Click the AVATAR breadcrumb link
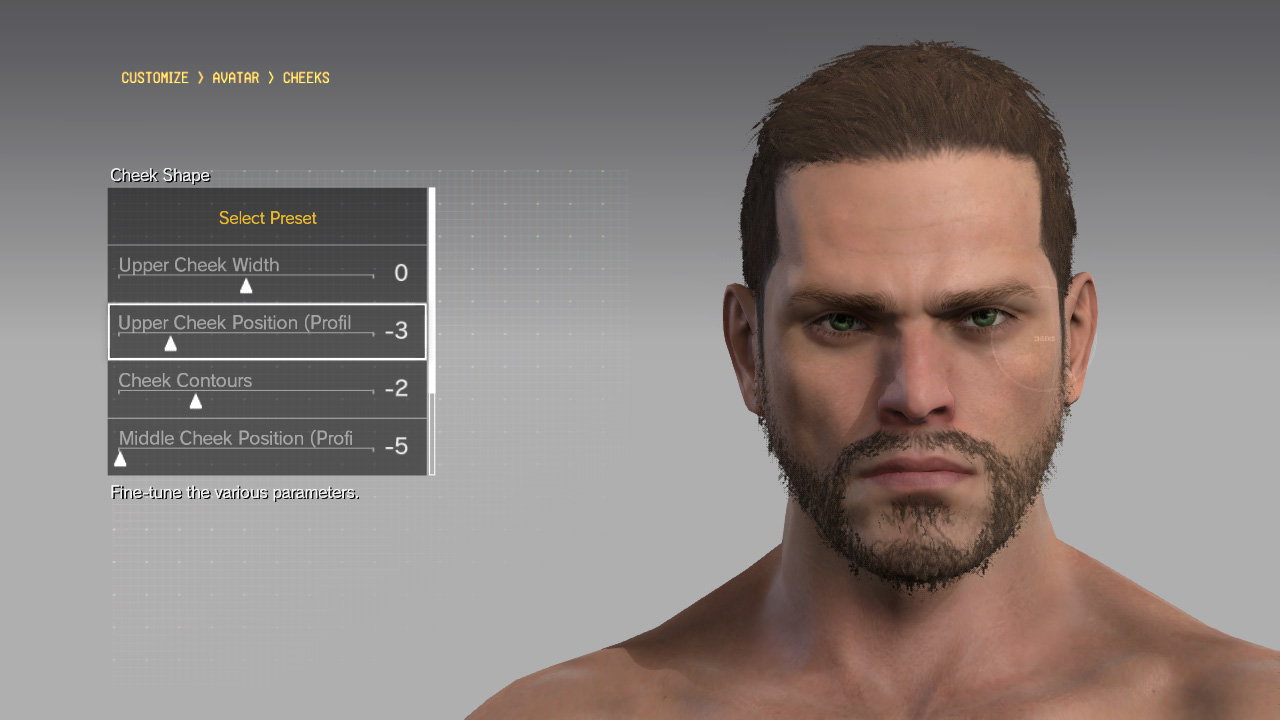The width and height of the screenshot is (1280, 720). [x=235, y=77]
